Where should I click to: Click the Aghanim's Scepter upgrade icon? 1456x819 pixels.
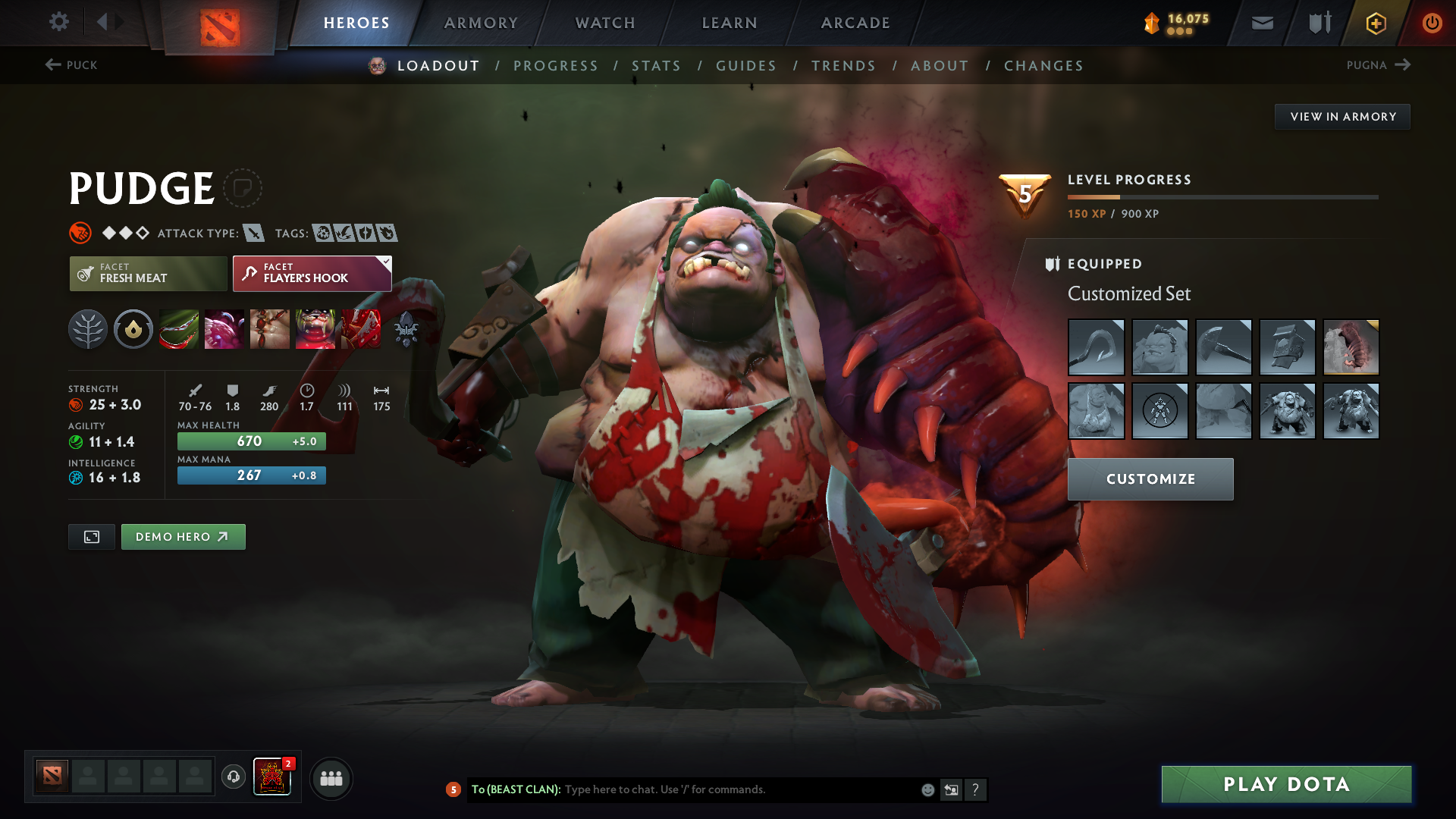[x=407, y=329]
